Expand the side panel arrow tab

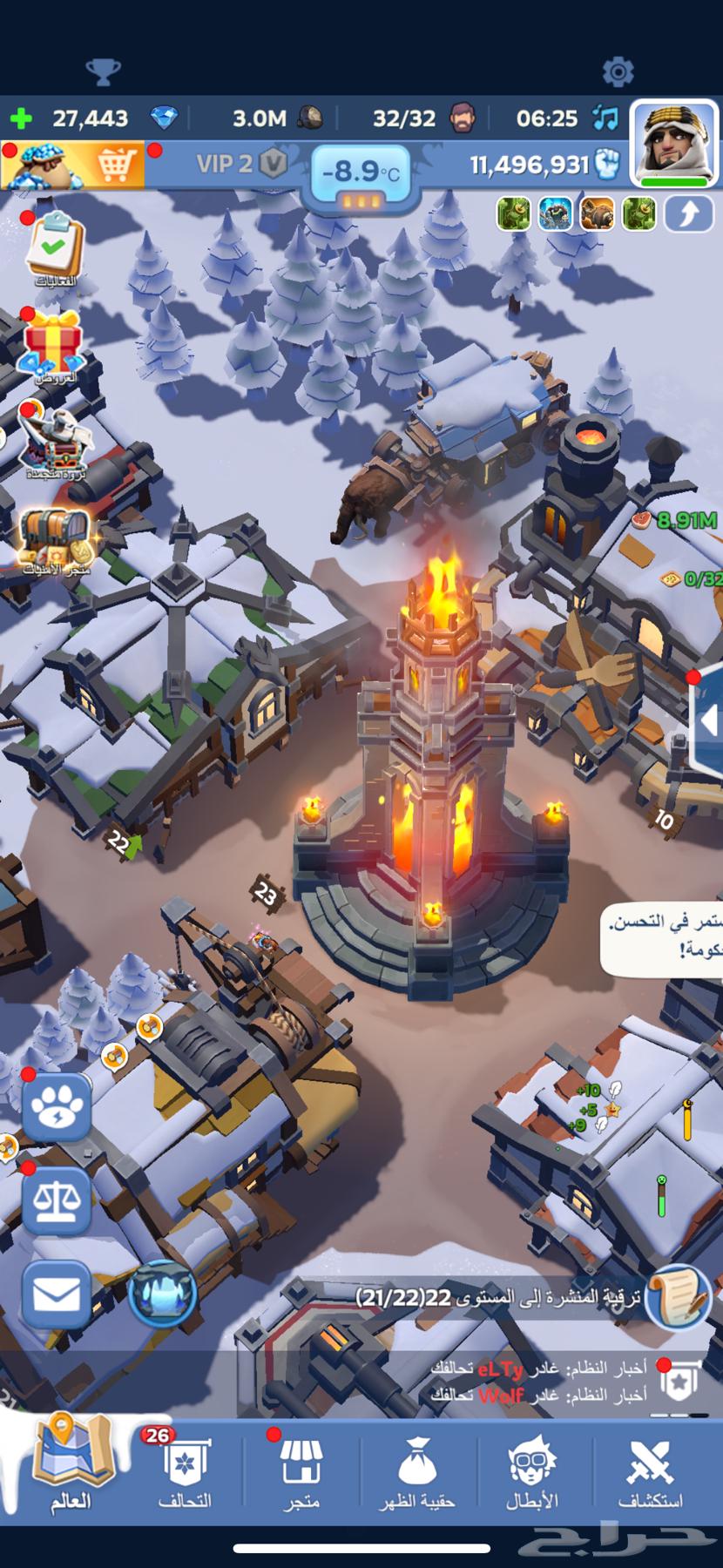[709, 720]
